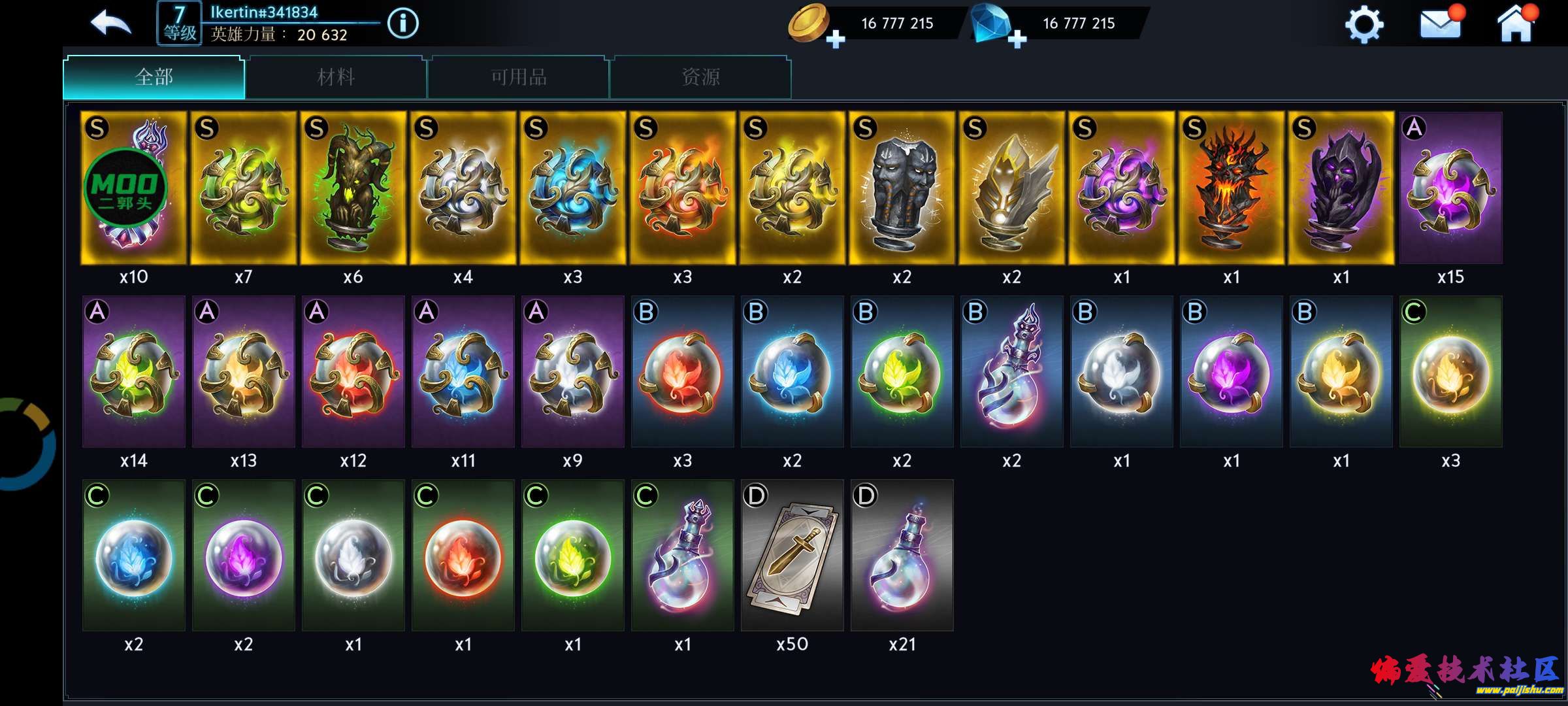Select the 全部 tab

pos(153,77)
